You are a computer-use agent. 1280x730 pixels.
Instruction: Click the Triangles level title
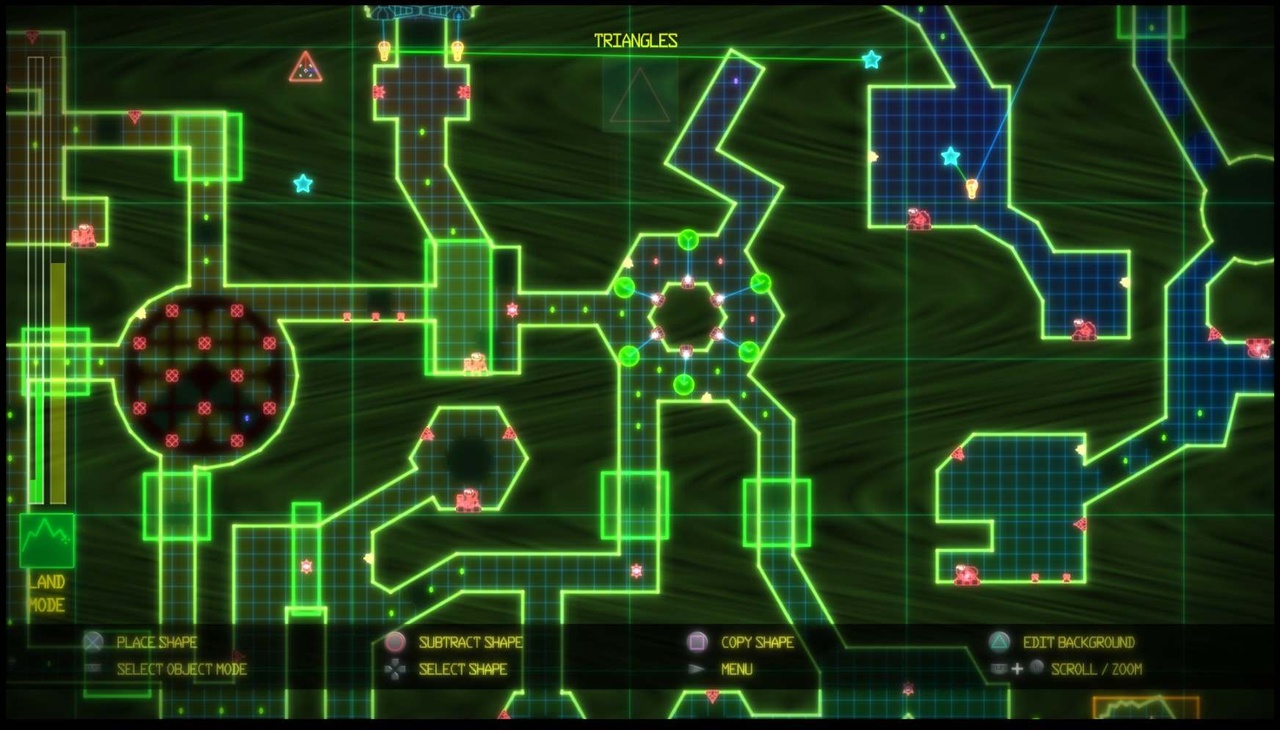coord(637,42)
